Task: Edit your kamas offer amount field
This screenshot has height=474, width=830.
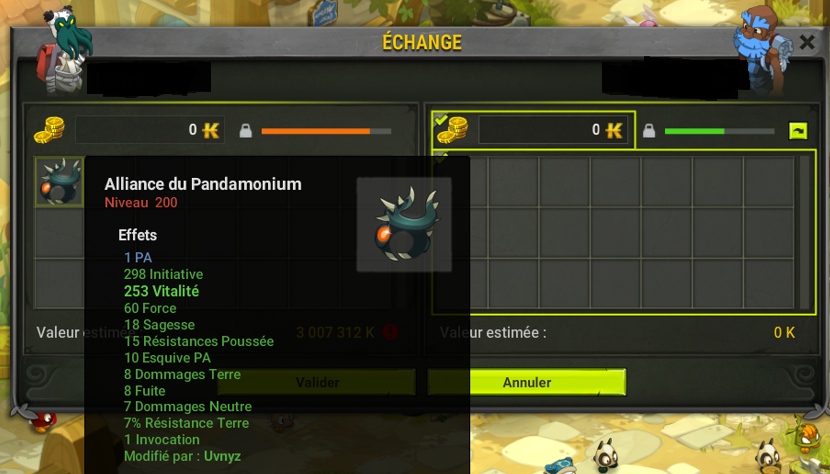Action: tap(149, 130)
